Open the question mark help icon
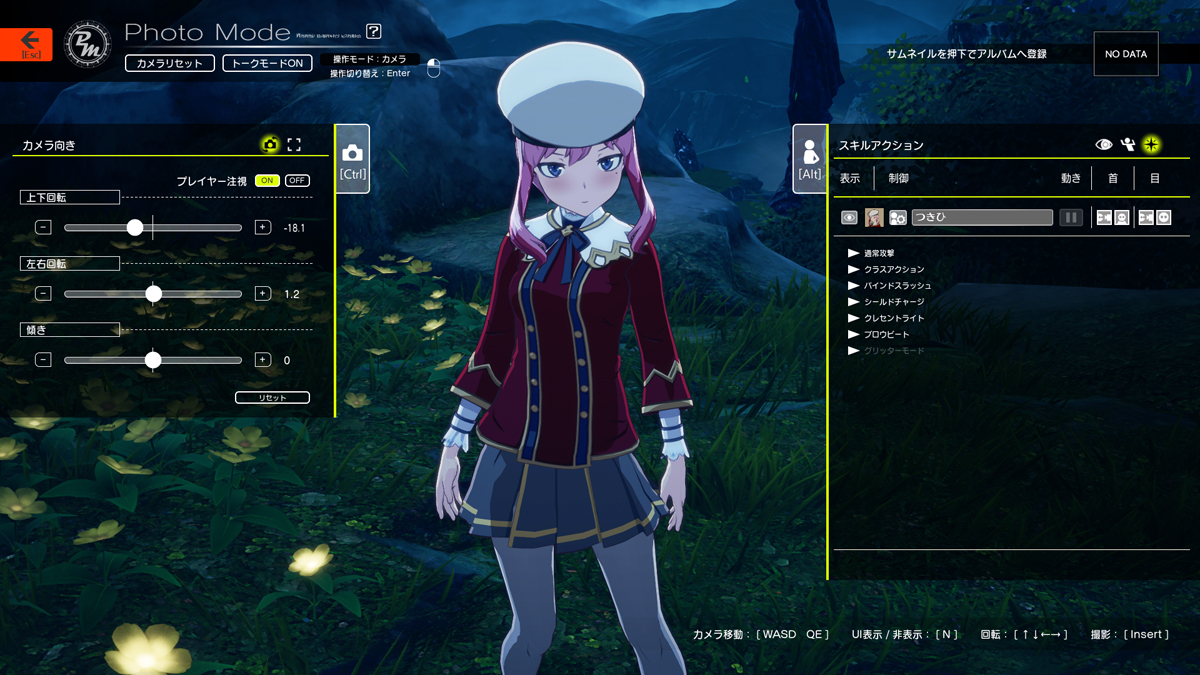This screenshot has height=675, width=1200. pos(374,32)
